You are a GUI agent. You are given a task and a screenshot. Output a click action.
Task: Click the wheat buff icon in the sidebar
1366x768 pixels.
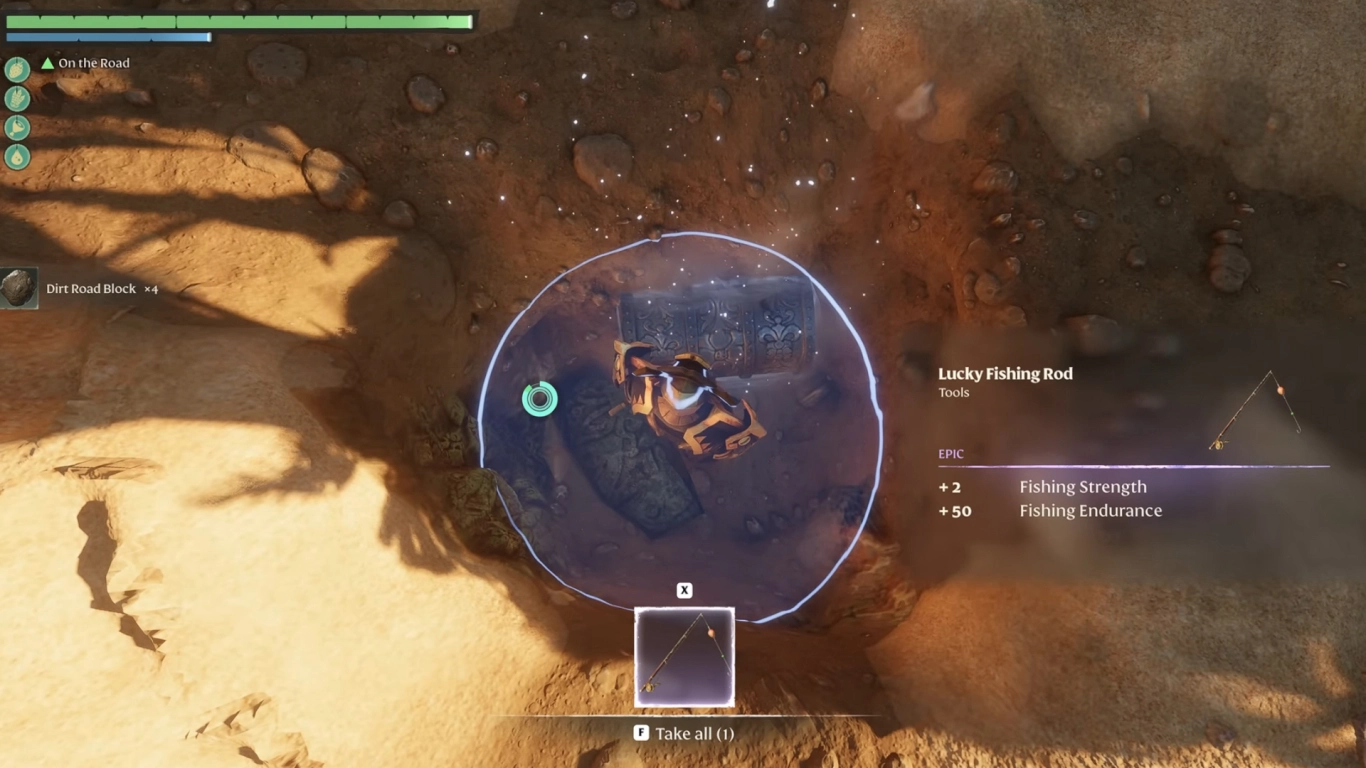(x=16, y=99)
